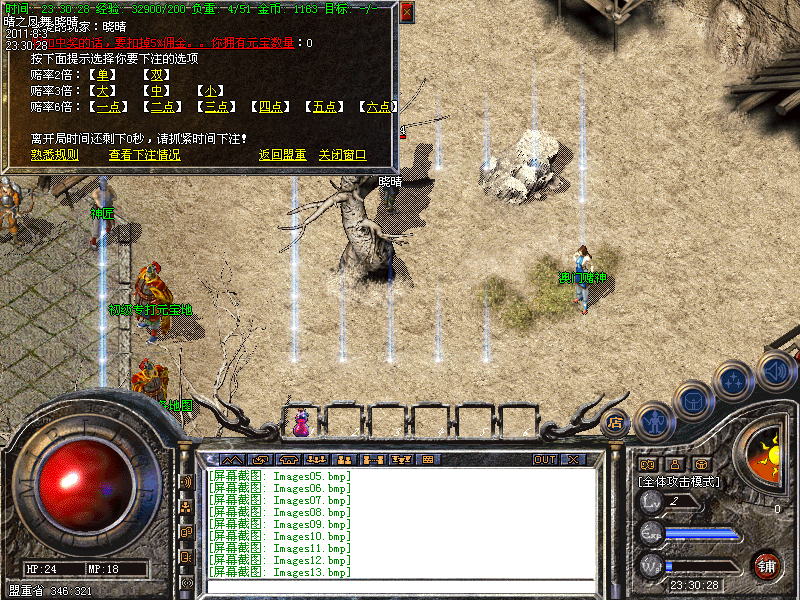This screenshot has width=800, height=600.
Task: Toggle the speaker sound button
Action: point(776,370)
